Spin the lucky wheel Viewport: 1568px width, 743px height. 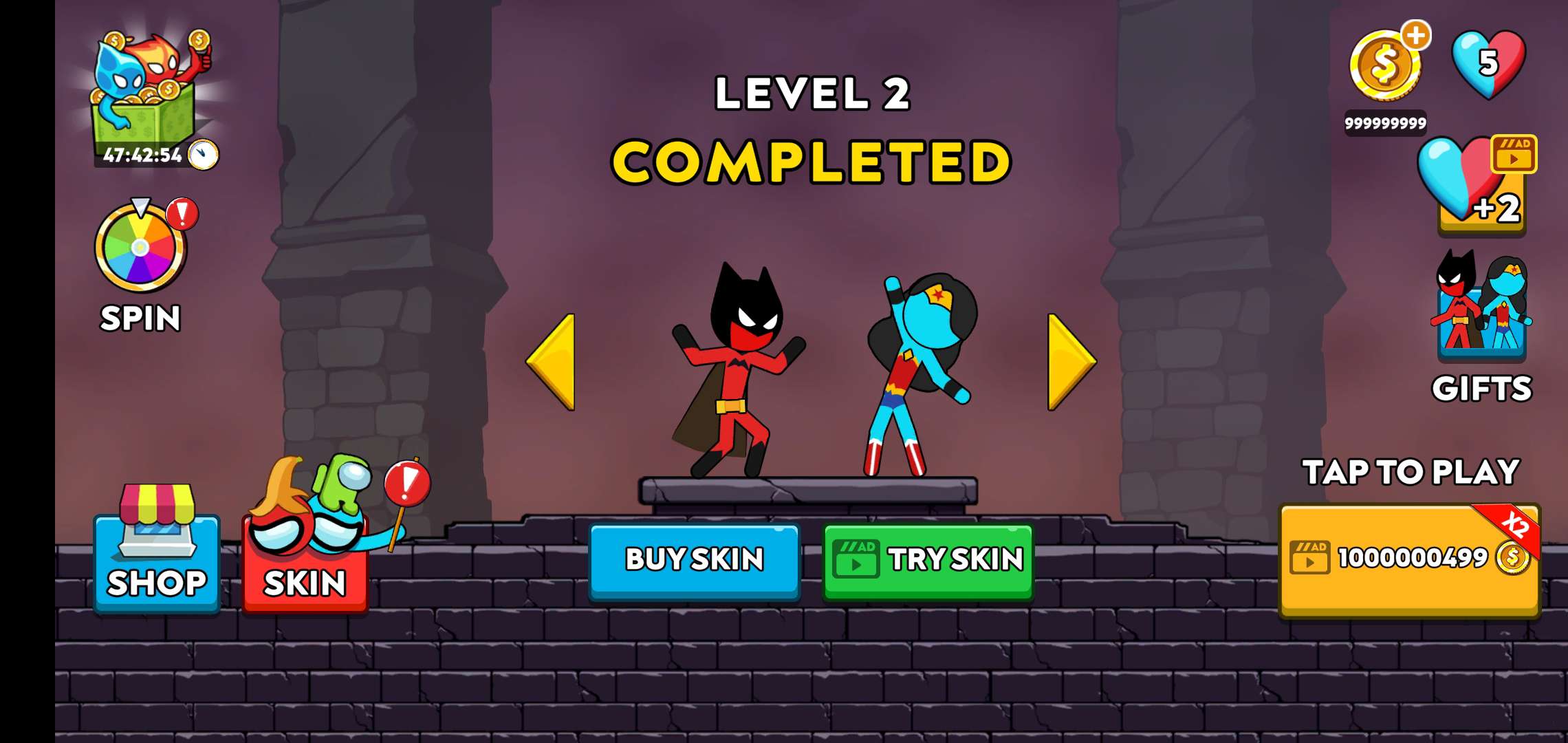[x=141, y=248]
